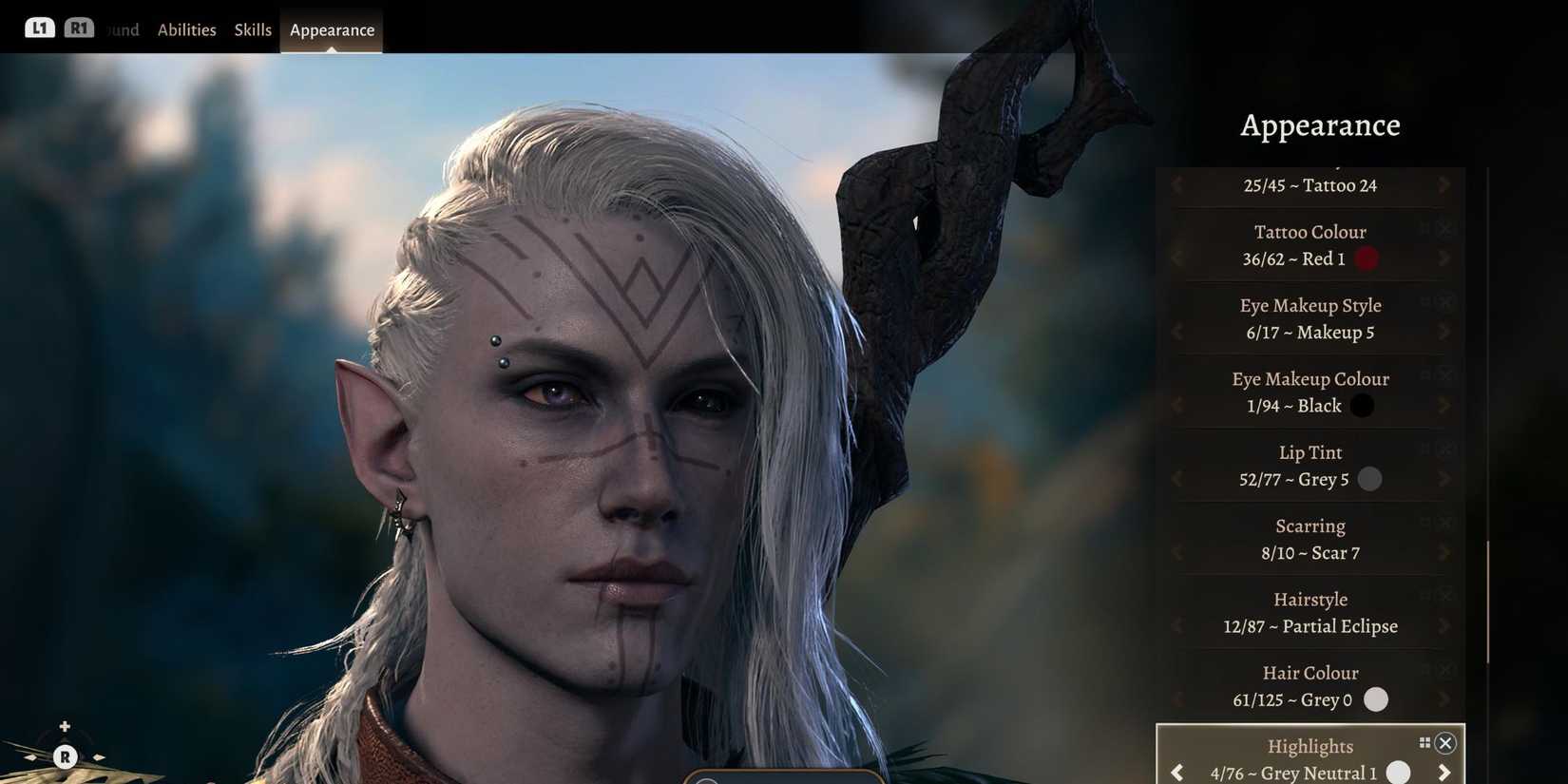Click the grid icon beside Hair Colour

click(1425, 668)
